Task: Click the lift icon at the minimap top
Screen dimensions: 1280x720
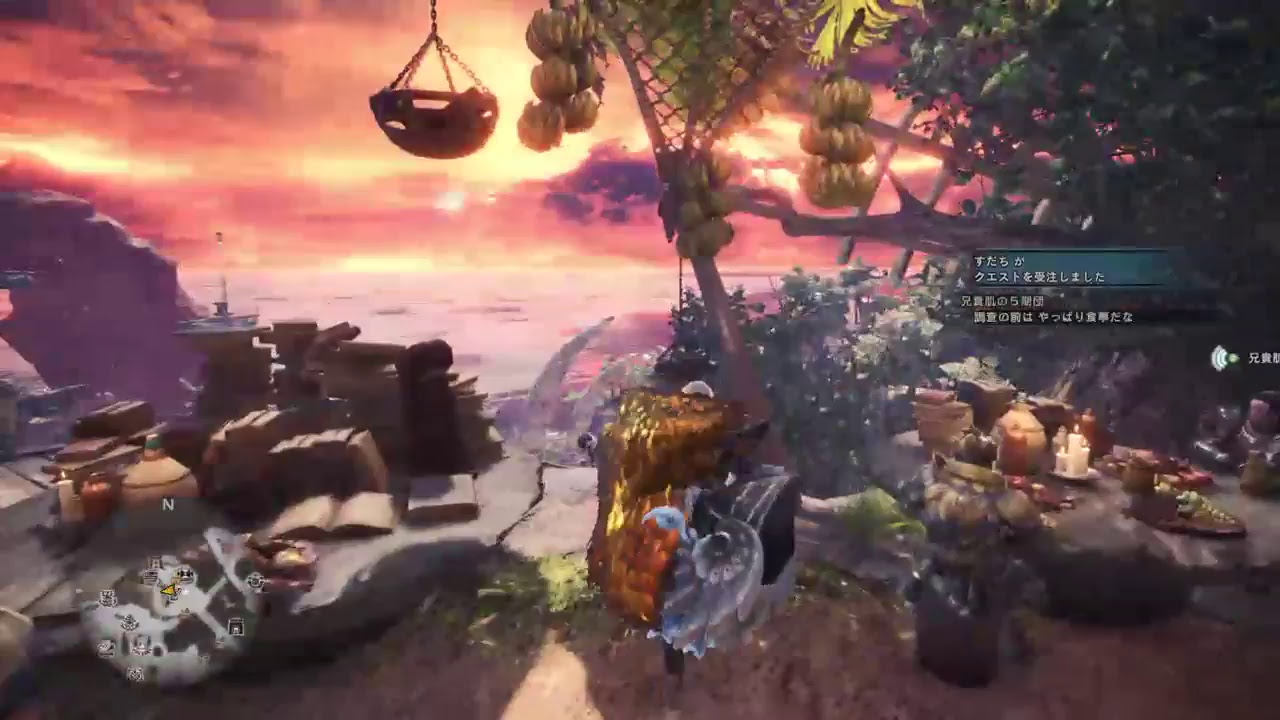Action: [155, 562]
